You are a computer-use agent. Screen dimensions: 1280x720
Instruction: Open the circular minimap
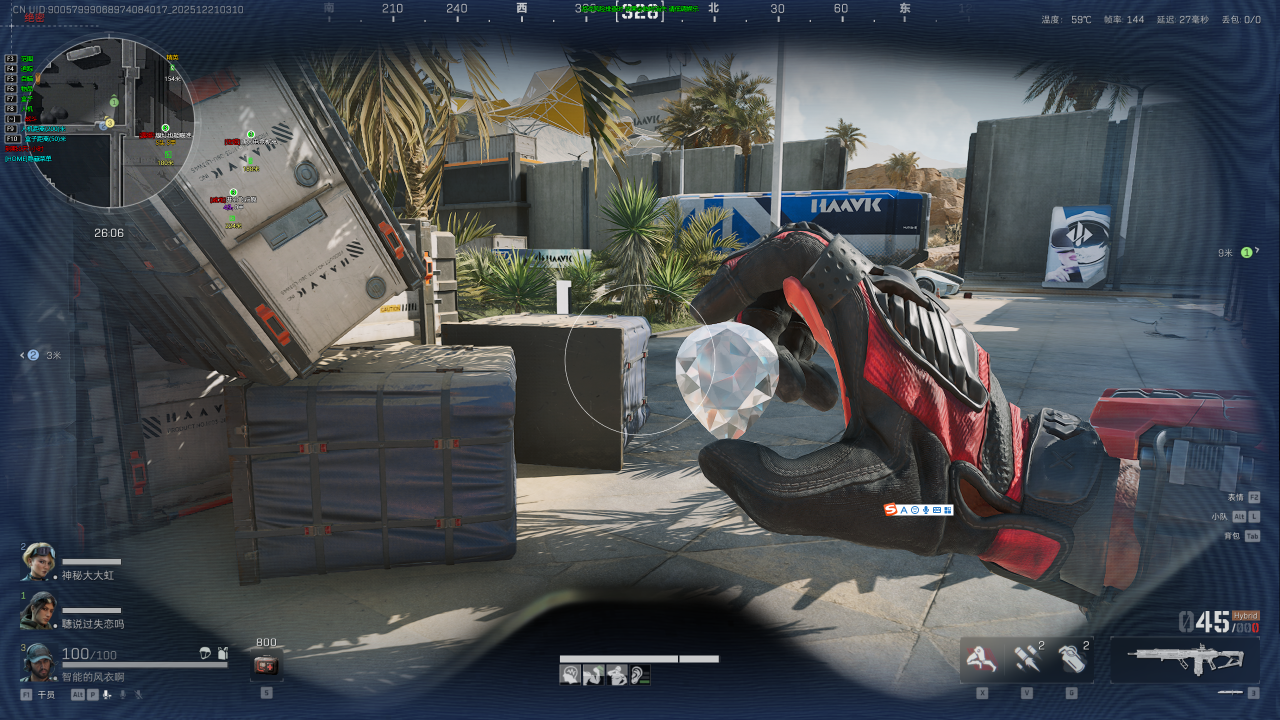coord(110,122)
